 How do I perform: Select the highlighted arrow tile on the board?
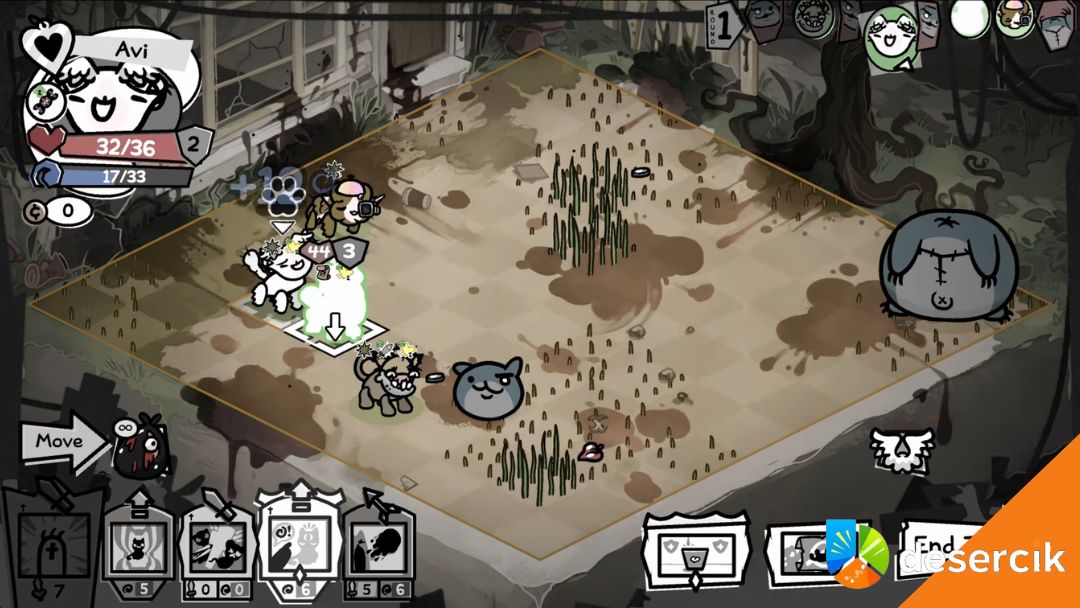336,327
